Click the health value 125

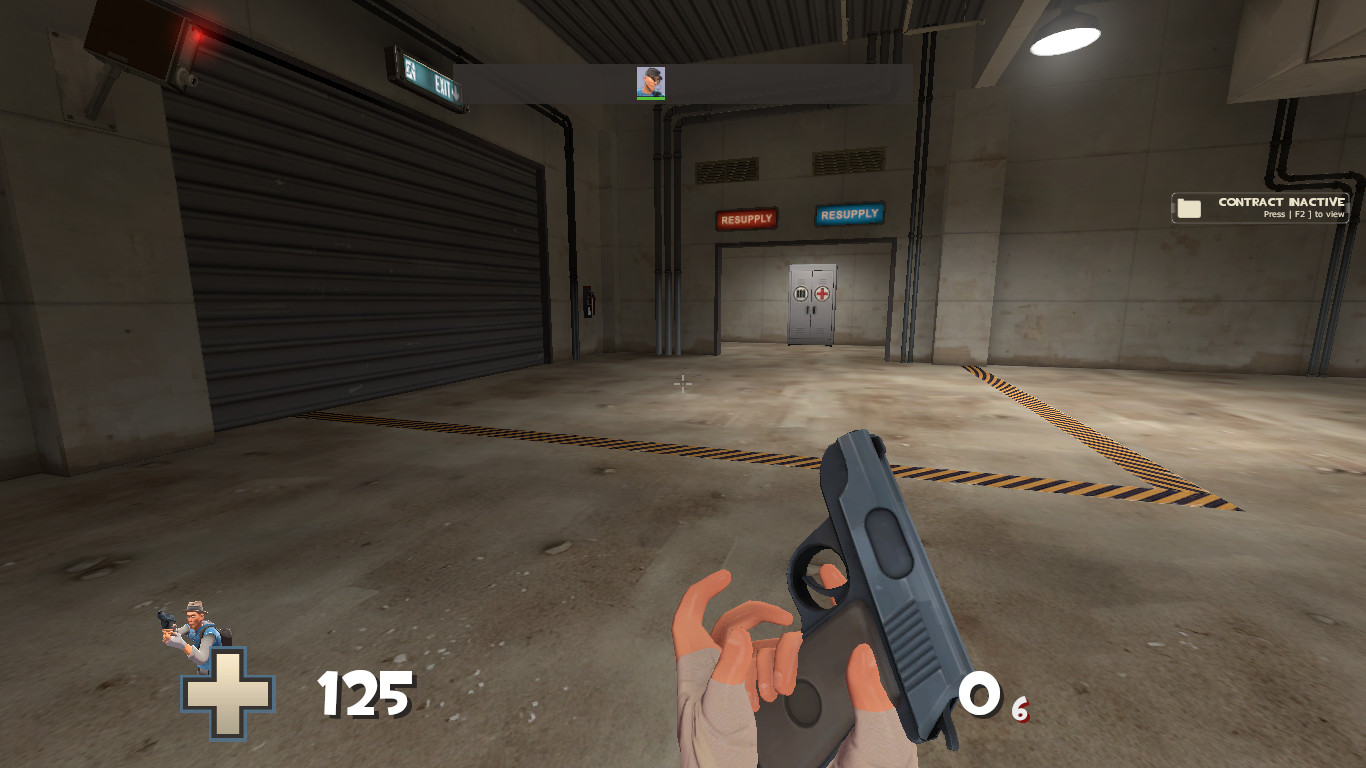click(x=365, y=692)
